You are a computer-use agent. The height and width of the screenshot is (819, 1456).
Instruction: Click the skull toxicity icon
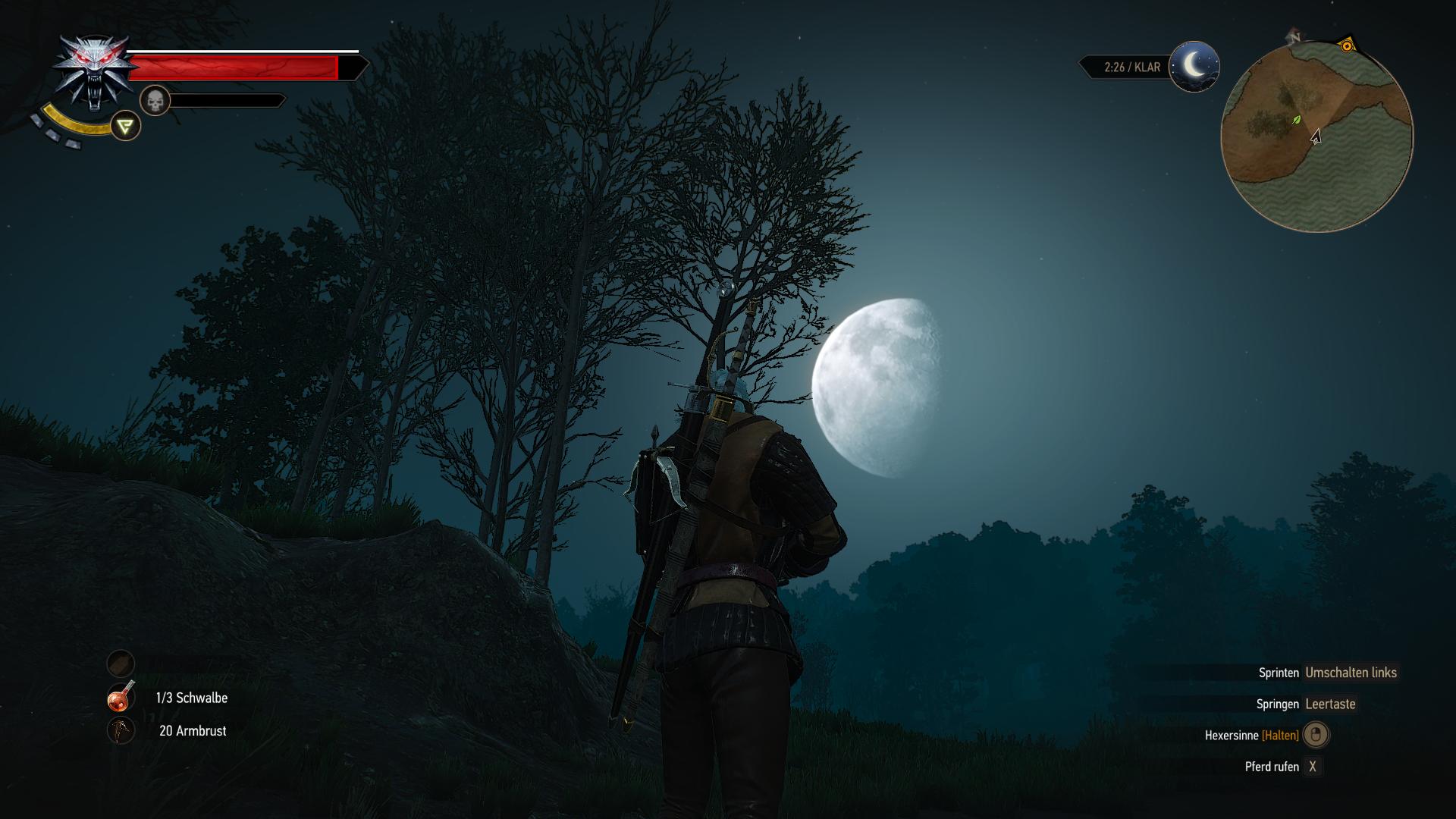pyautogui.click(x=155, y=101)
